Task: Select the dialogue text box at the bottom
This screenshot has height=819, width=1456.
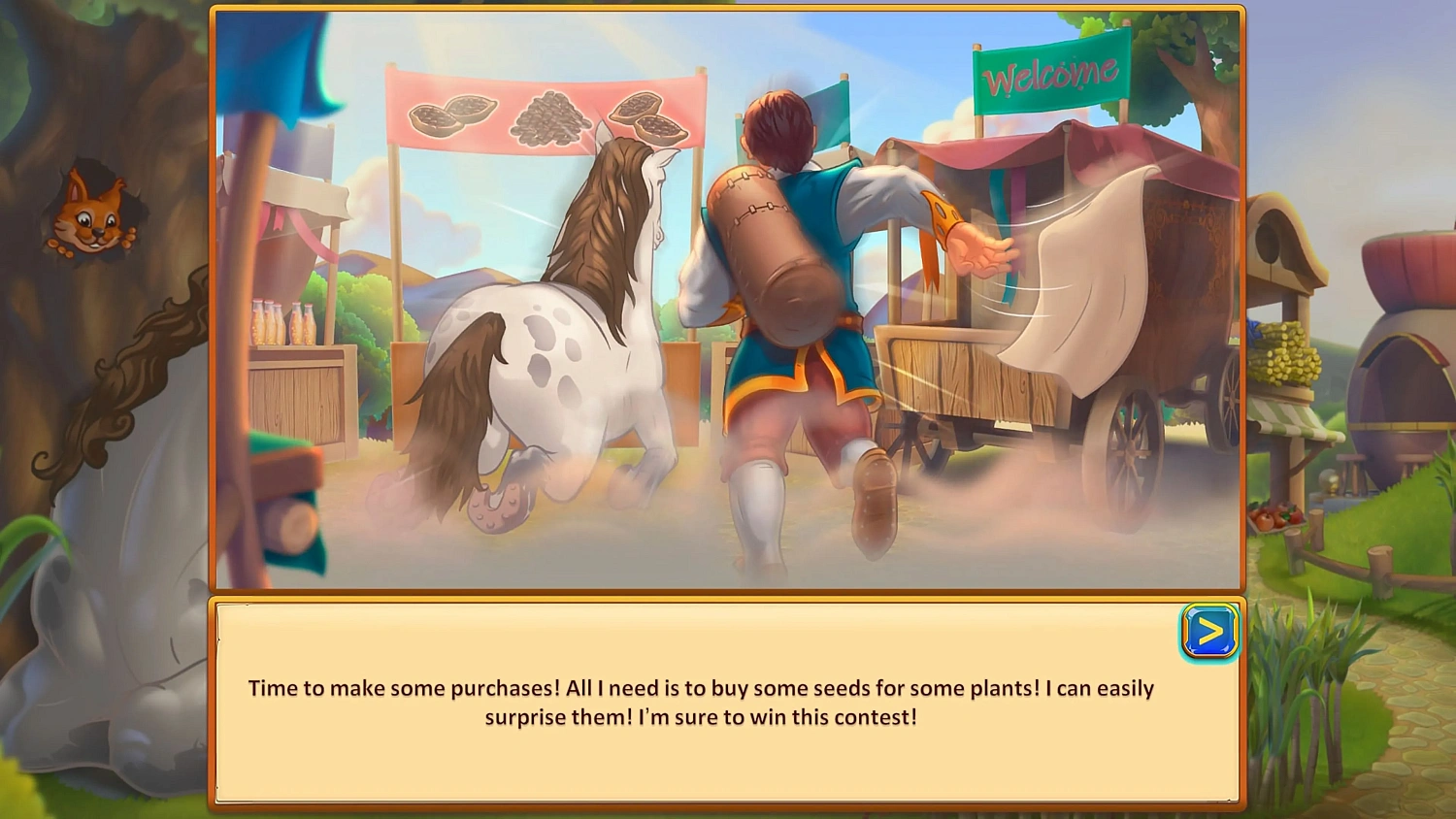Action: coord(728,704)
